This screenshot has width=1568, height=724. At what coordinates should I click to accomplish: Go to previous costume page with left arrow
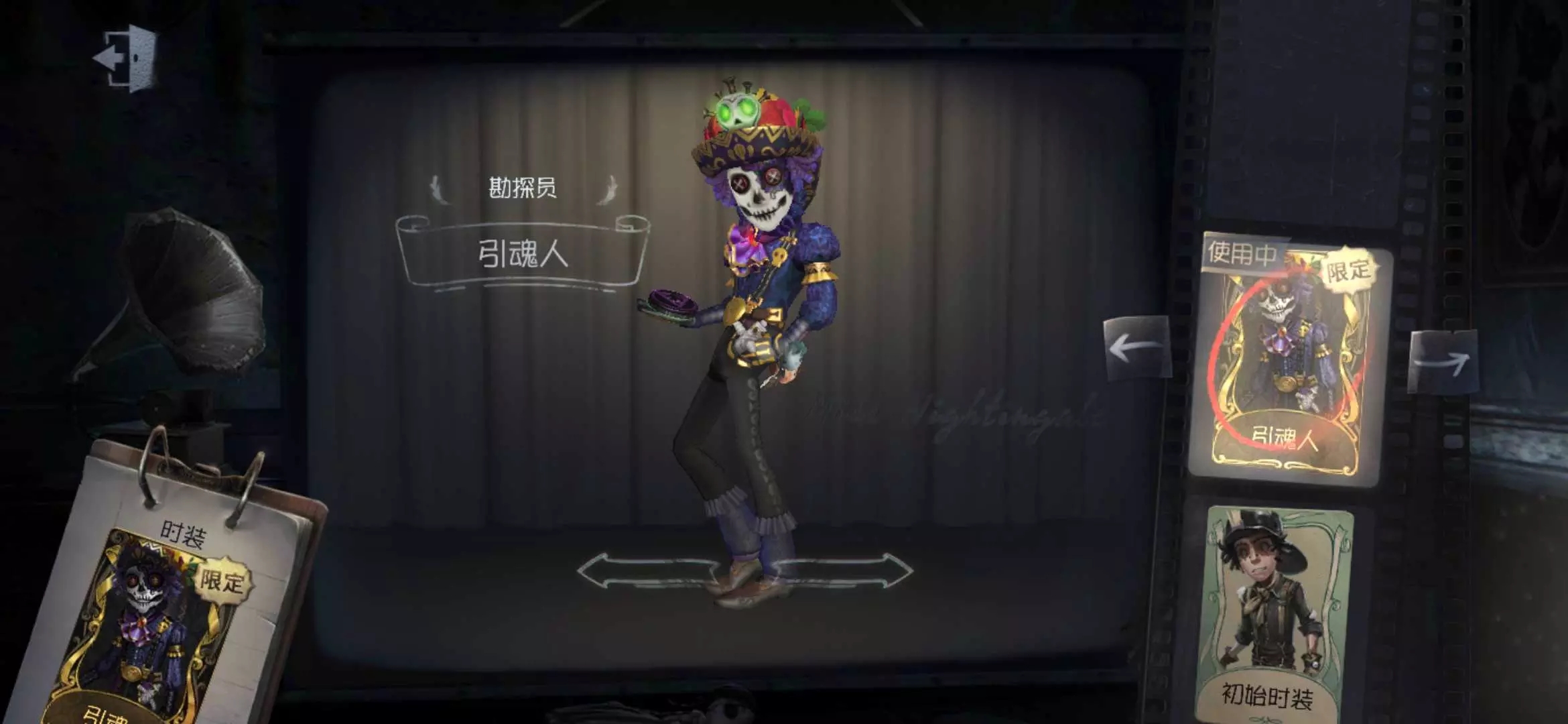pos(1136,347)
